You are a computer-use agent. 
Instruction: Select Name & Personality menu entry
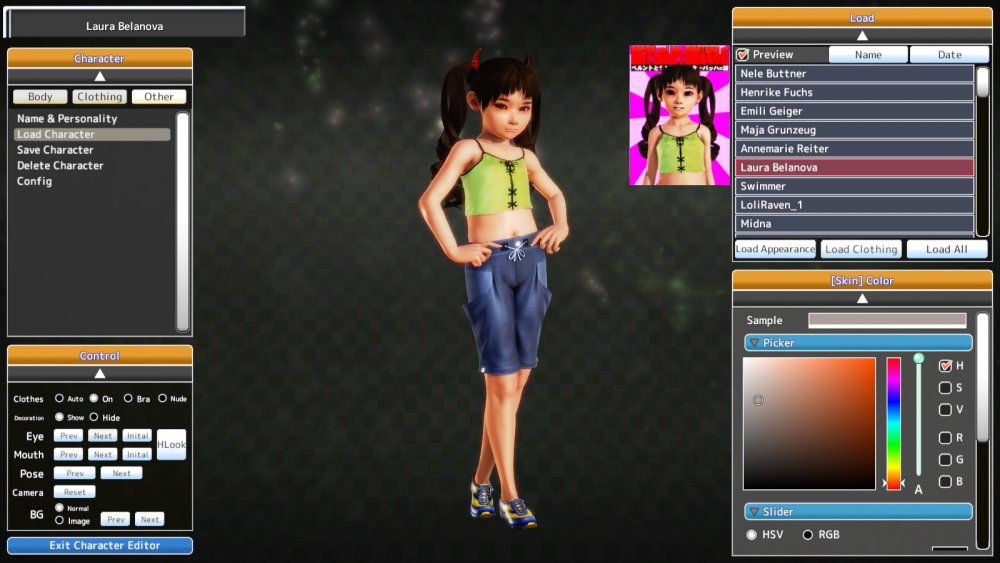coord(67,119)
